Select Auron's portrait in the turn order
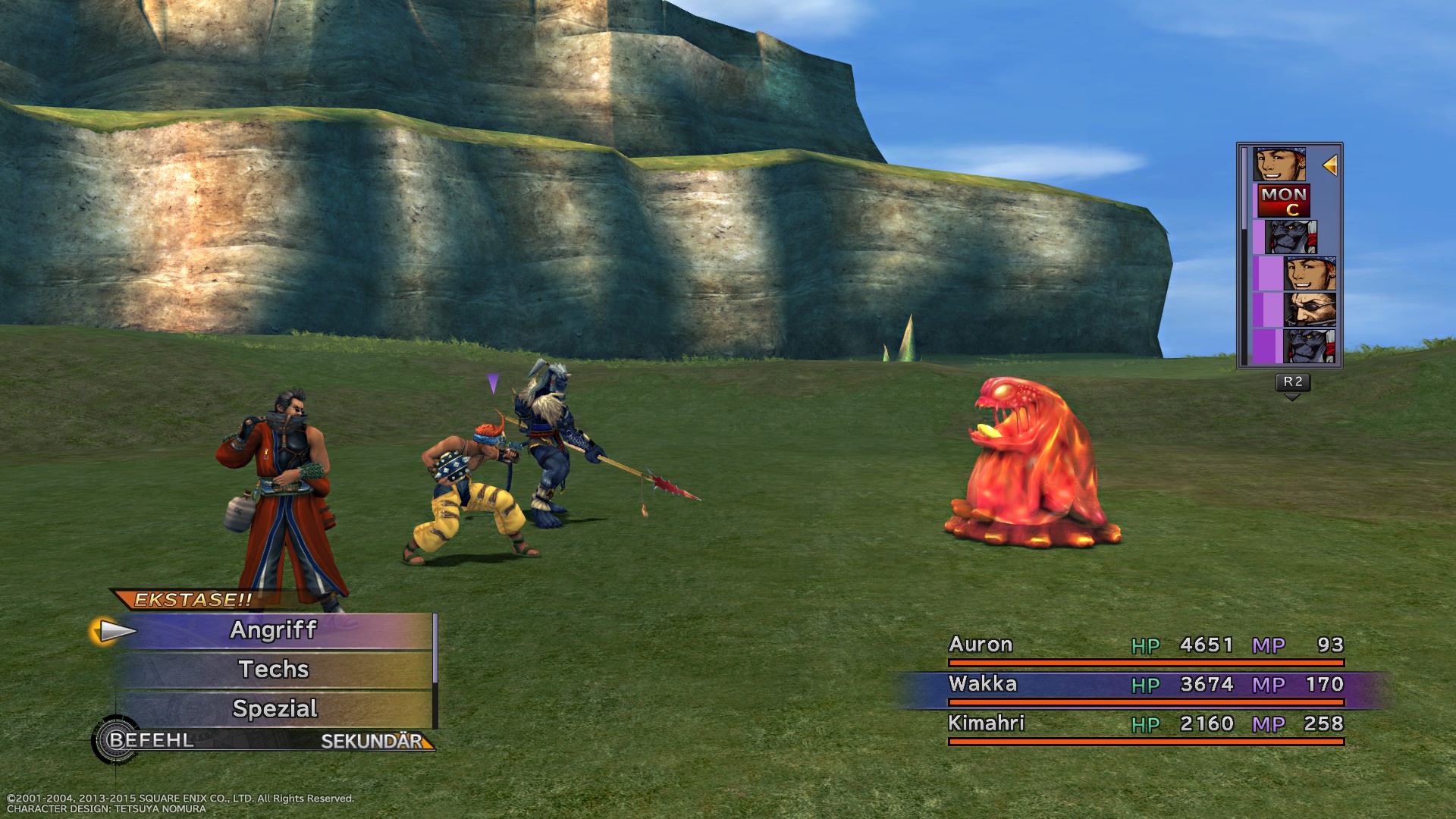Screen dimensions: 1456x819 point(1309,310)
